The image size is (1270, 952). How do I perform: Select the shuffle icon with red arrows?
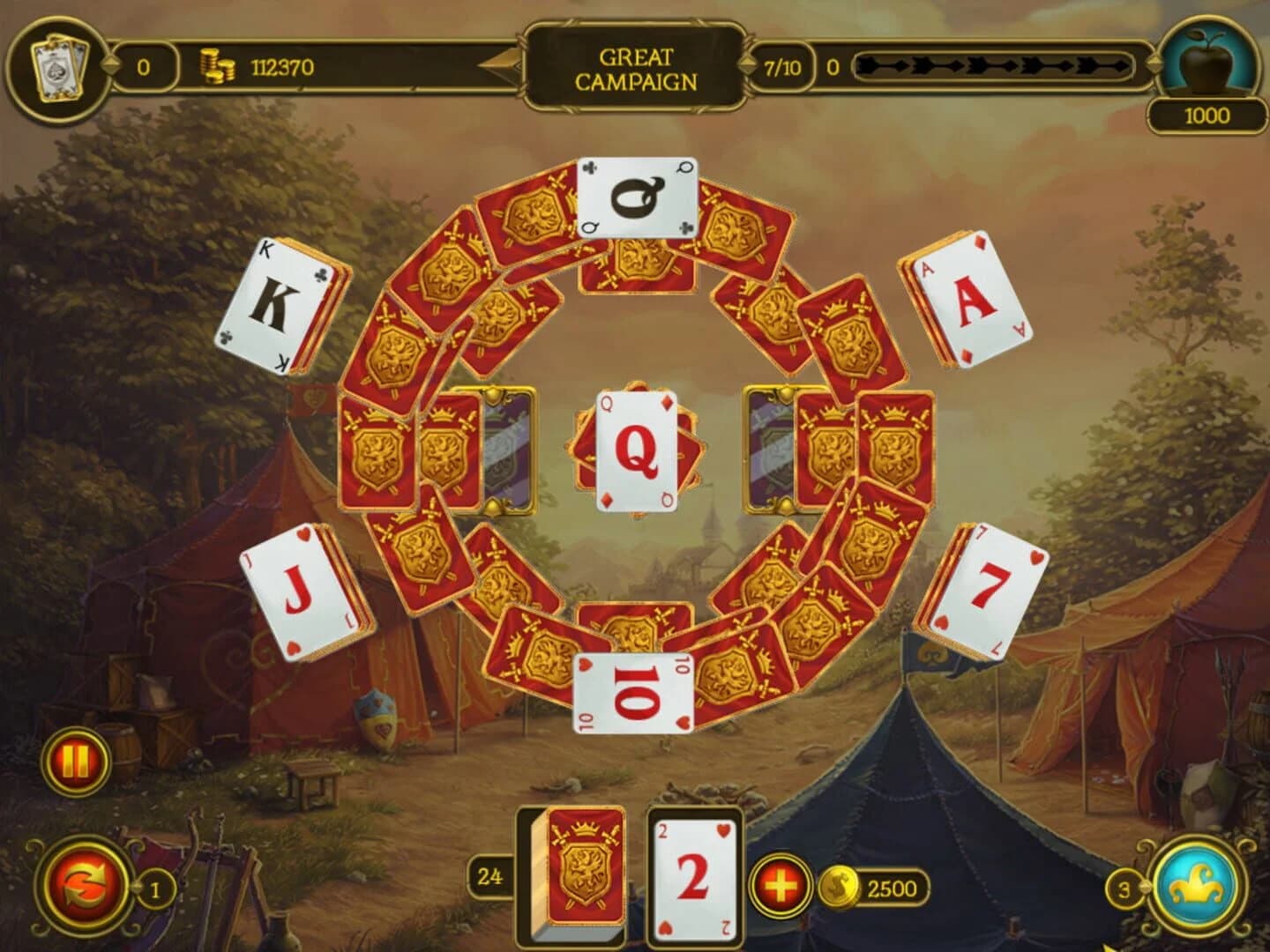pyautogui.click(x=85, y=888)
